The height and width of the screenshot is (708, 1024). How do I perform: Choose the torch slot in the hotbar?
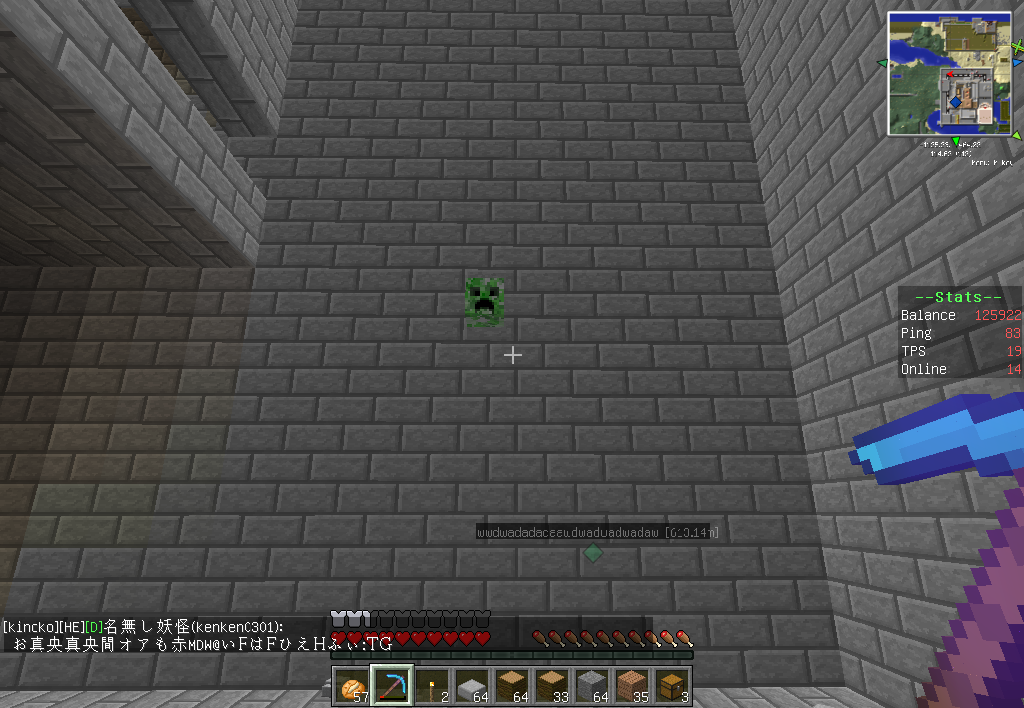pos(432,687)
